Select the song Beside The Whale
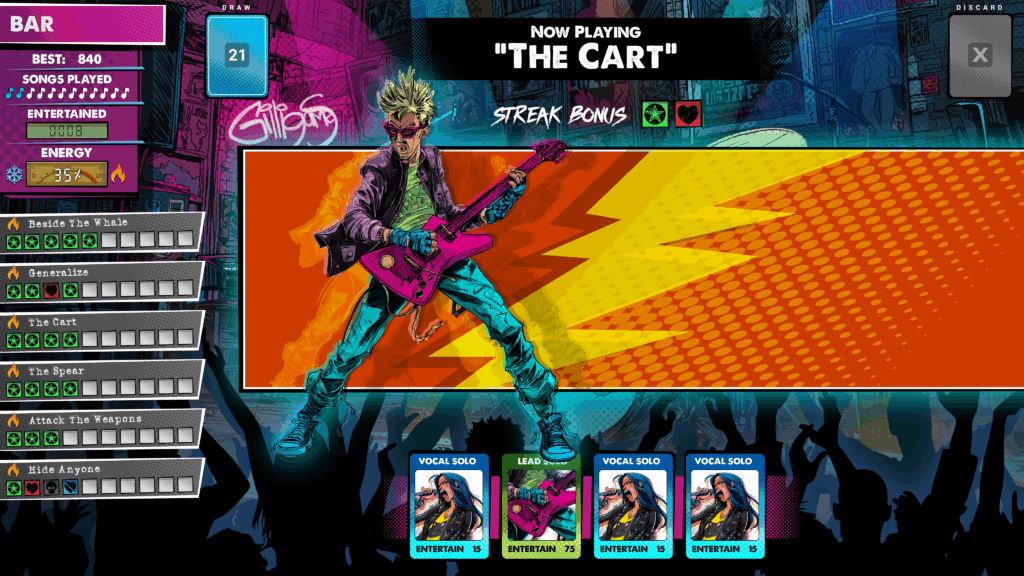Viewport: 1024px width, 576px height. tap(102, 231)
